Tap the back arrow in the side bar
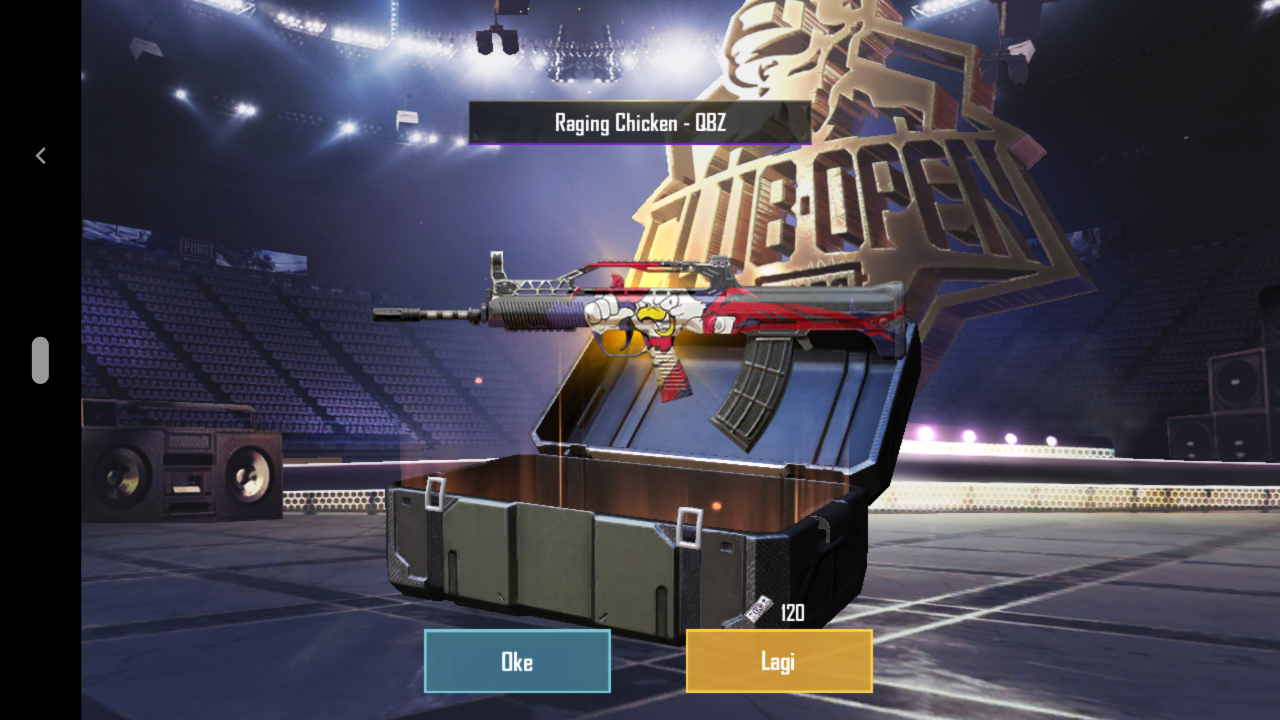Screen dimensions: 1280x720 41,155
